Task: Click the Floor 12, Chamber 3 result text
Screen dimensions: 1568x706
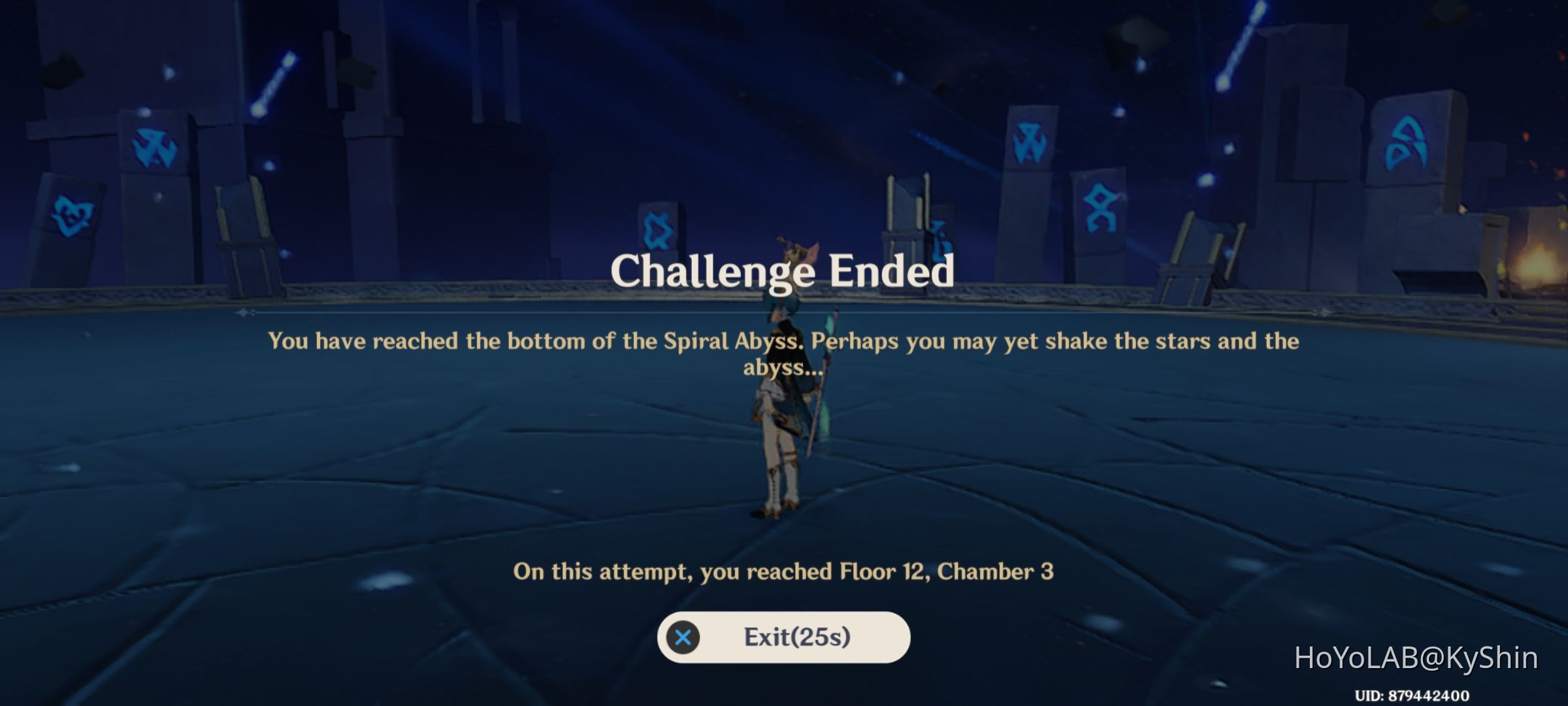Action: (784, 571)
